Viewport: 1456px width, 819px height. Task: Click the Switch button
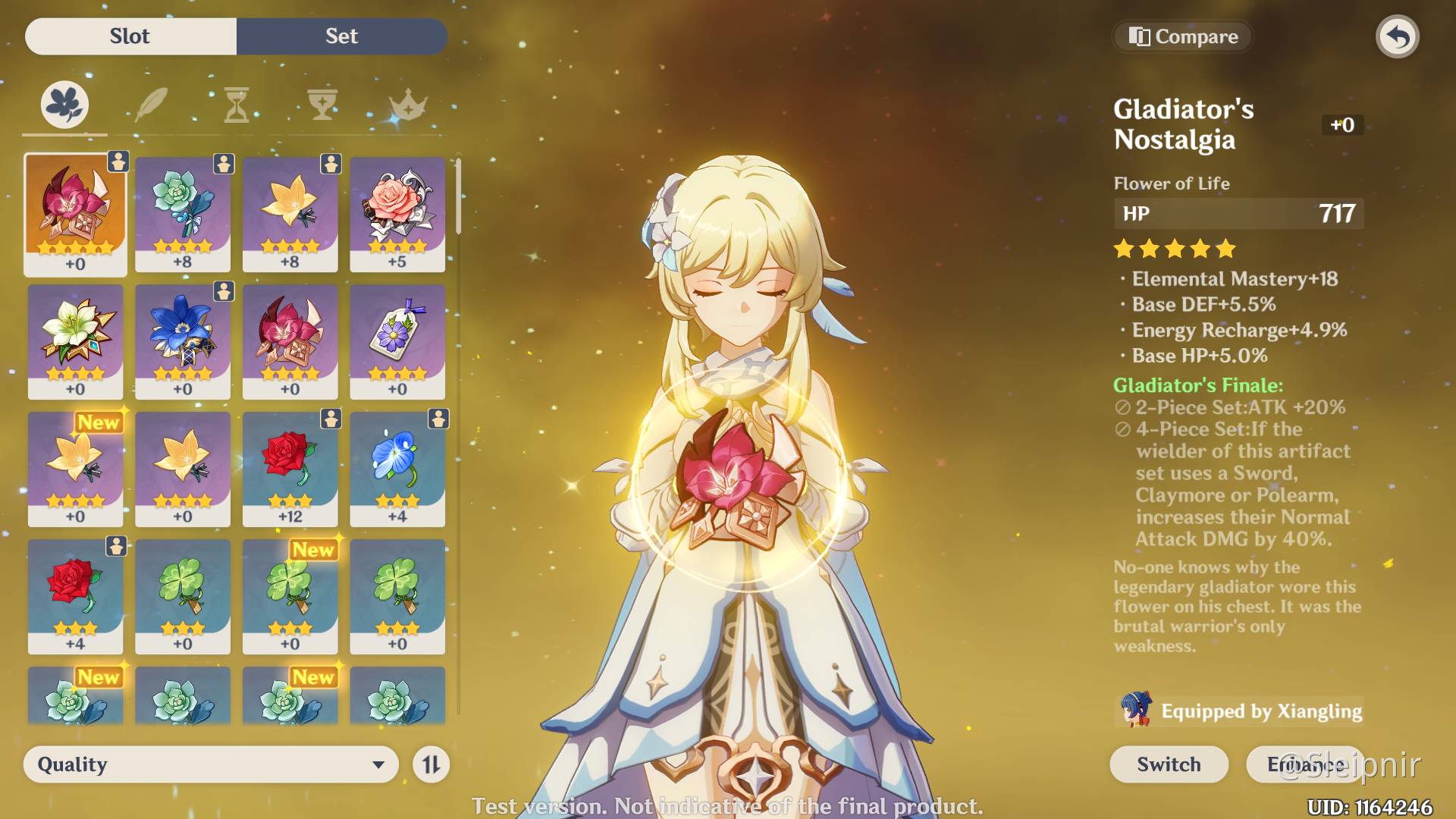pyautogui.click(x=1169, y=764)
